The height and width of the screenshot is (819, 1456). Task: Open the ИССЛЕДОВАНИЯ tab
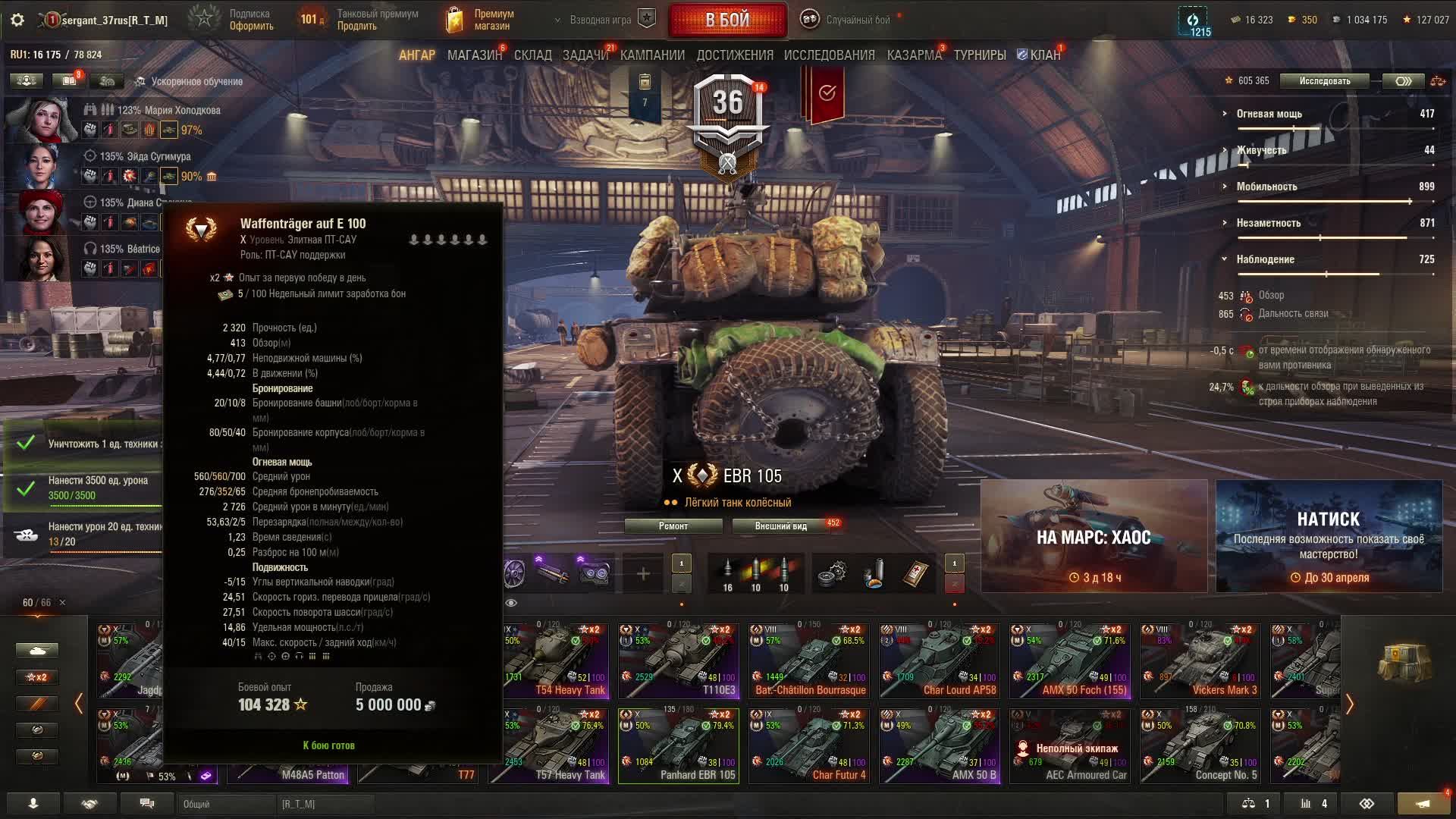click(829, 55)
